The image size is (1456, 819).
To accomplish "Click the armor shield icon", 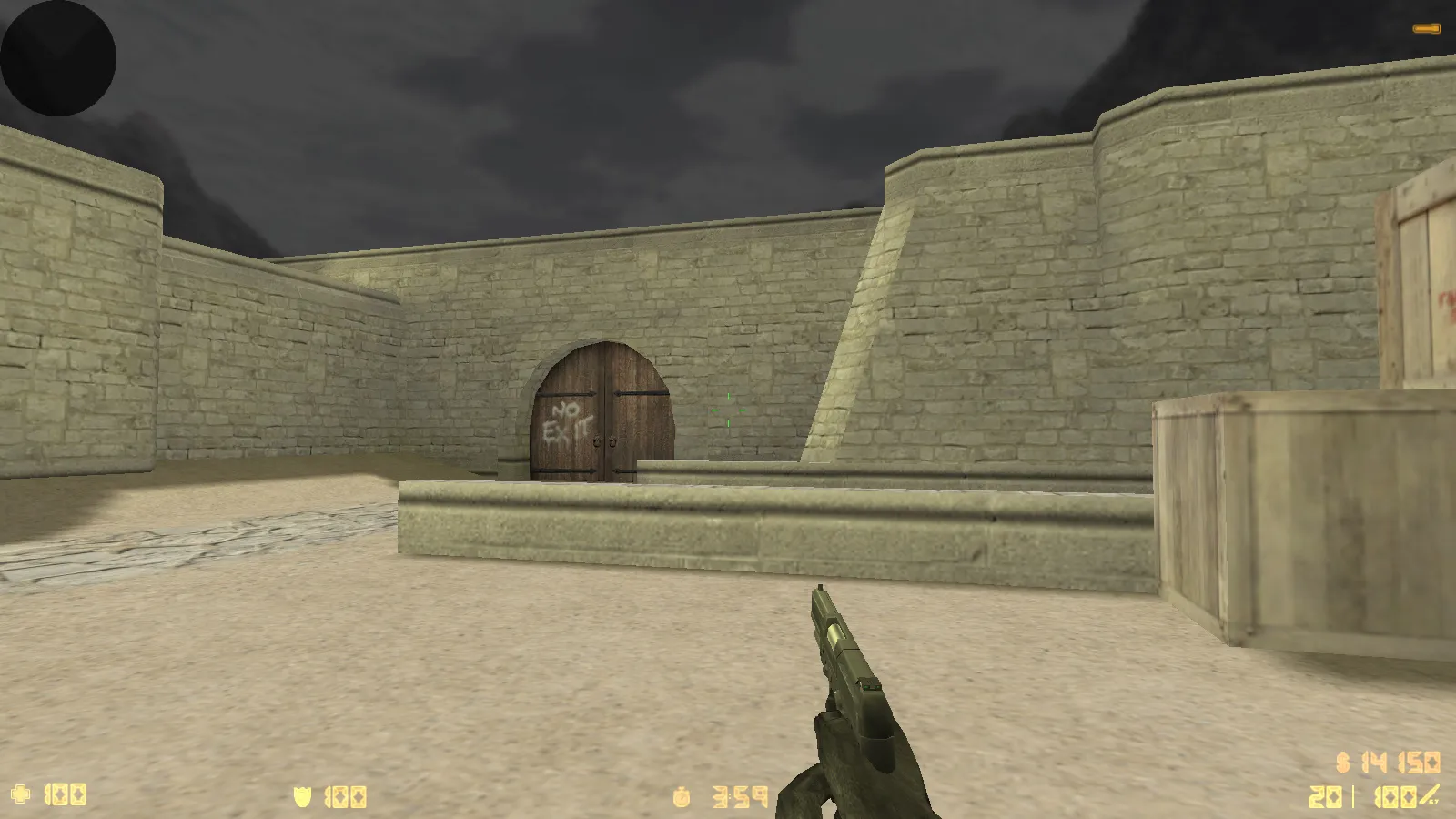I will coord(304,794).
